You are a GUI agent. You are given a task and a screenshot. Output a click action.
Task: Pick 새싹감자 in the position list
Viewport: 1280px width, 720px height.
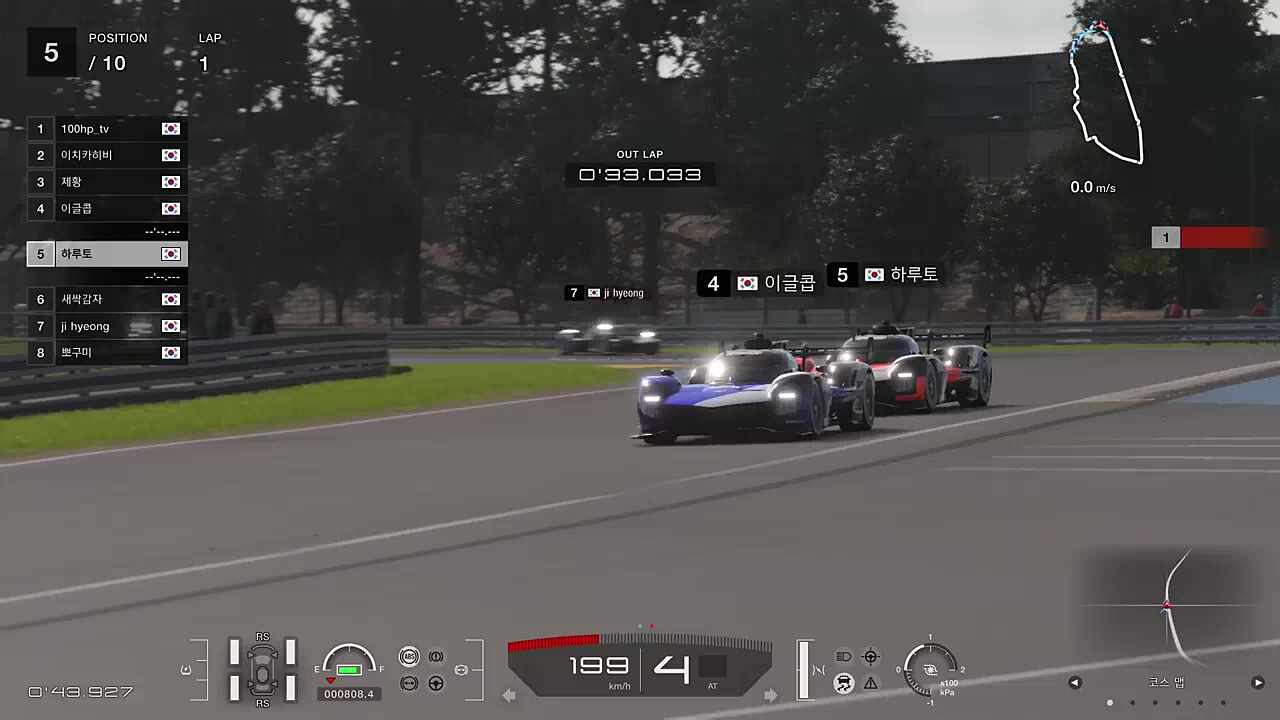coord(106,299)
